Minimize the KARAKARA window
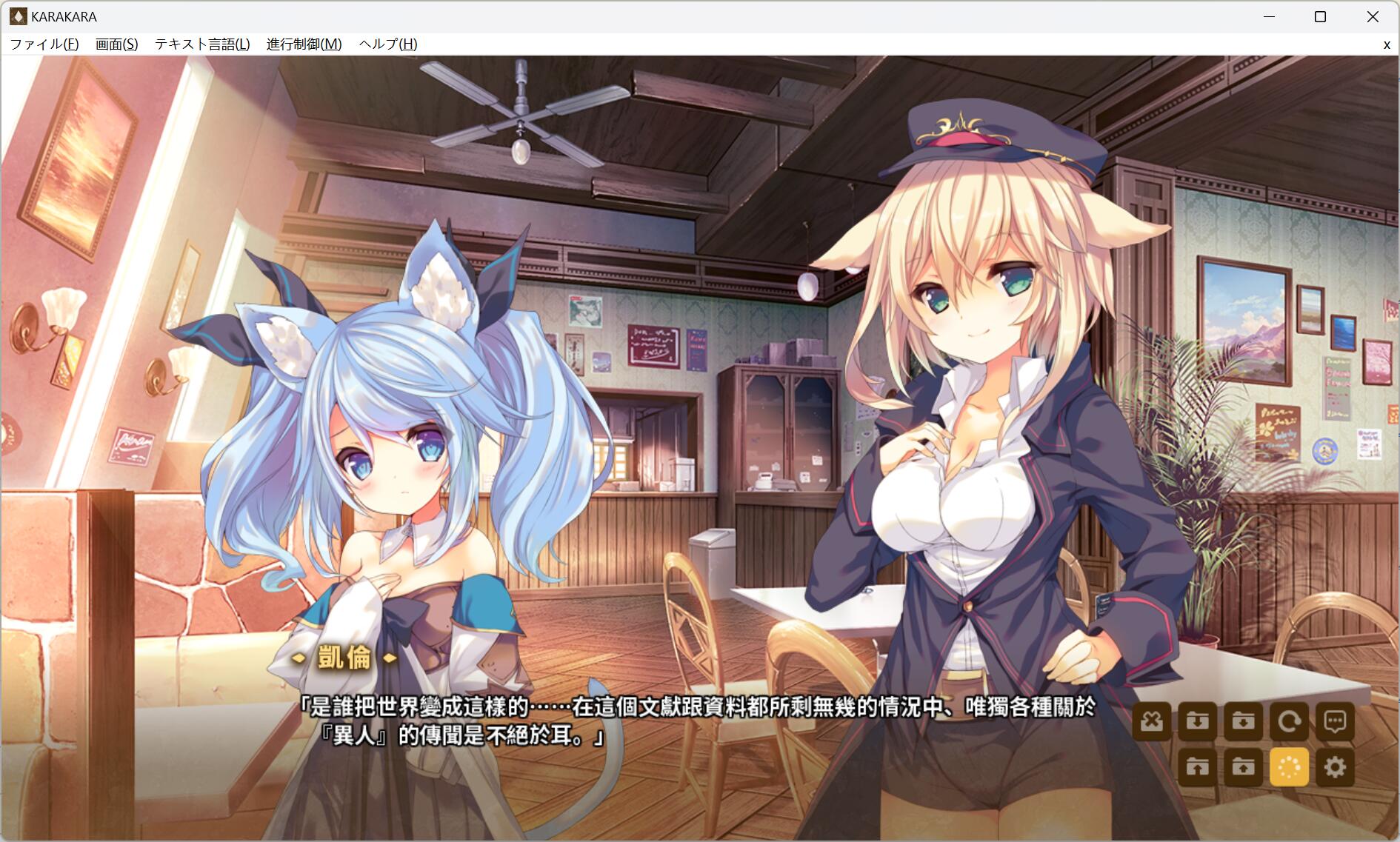Image resolution: width=1400 pixels, height=842 pixels. pos(1268,16)
